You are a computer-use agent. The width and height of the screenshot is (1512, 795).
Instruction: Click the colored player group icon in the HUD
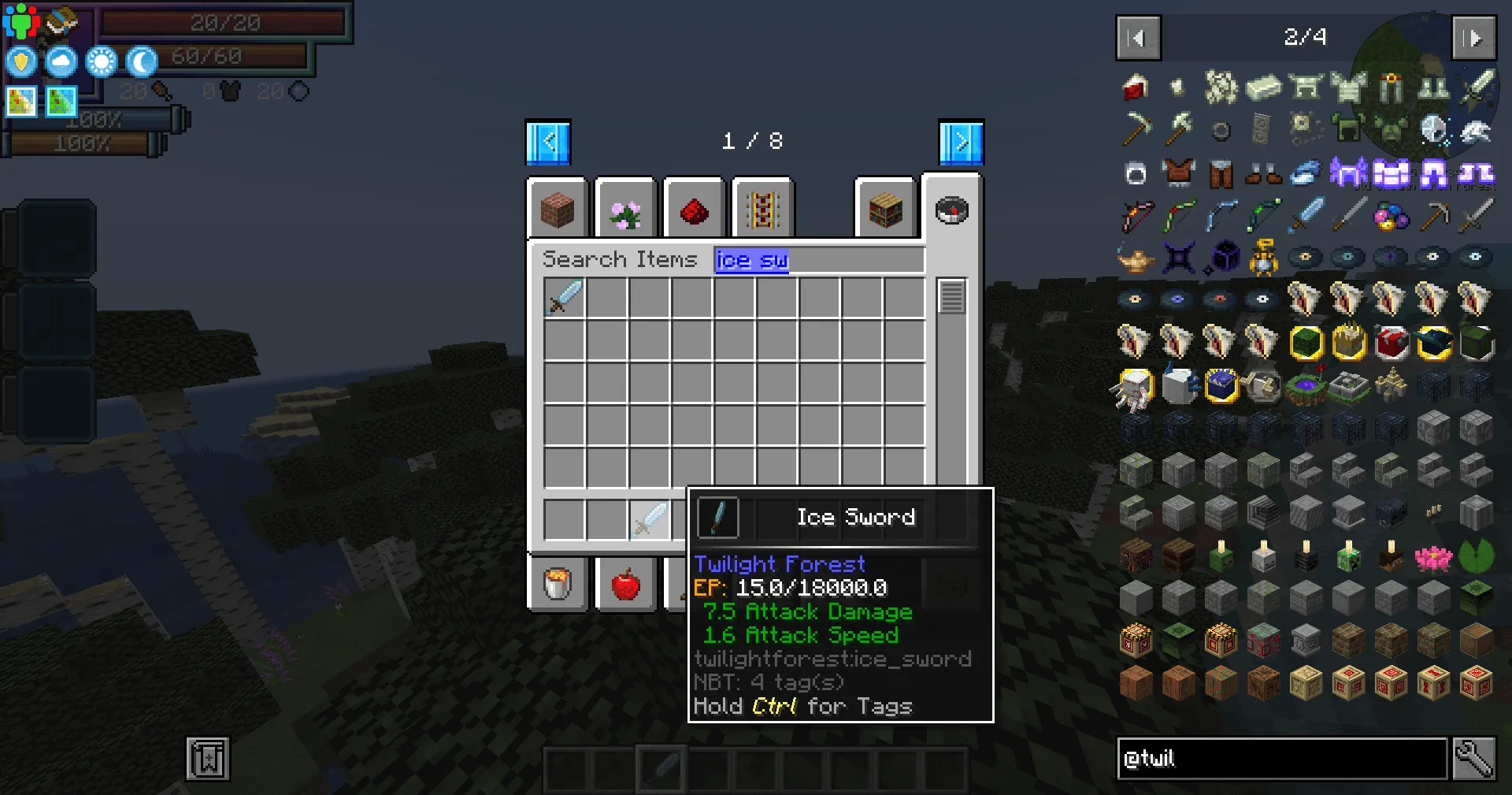pyautogui.click(x=21, y=21)
